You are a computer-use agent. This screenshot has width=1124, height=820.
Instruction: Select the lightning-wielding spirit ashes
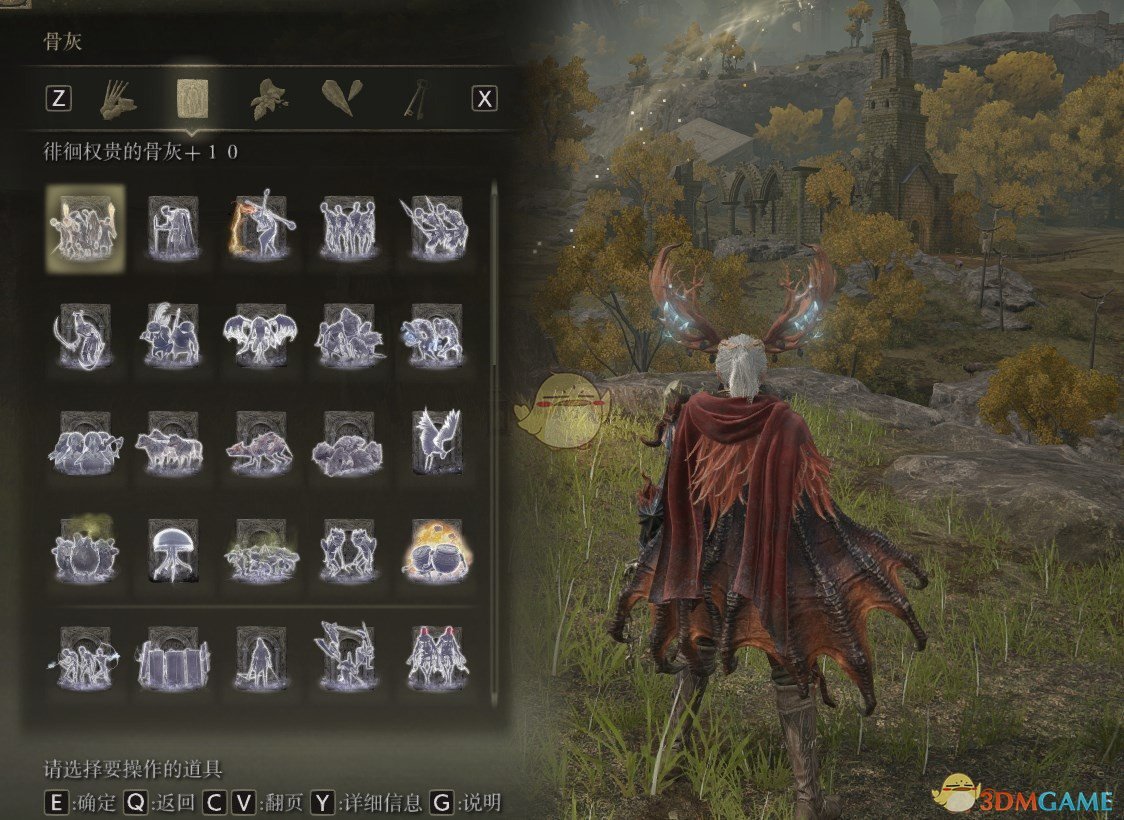261,228
